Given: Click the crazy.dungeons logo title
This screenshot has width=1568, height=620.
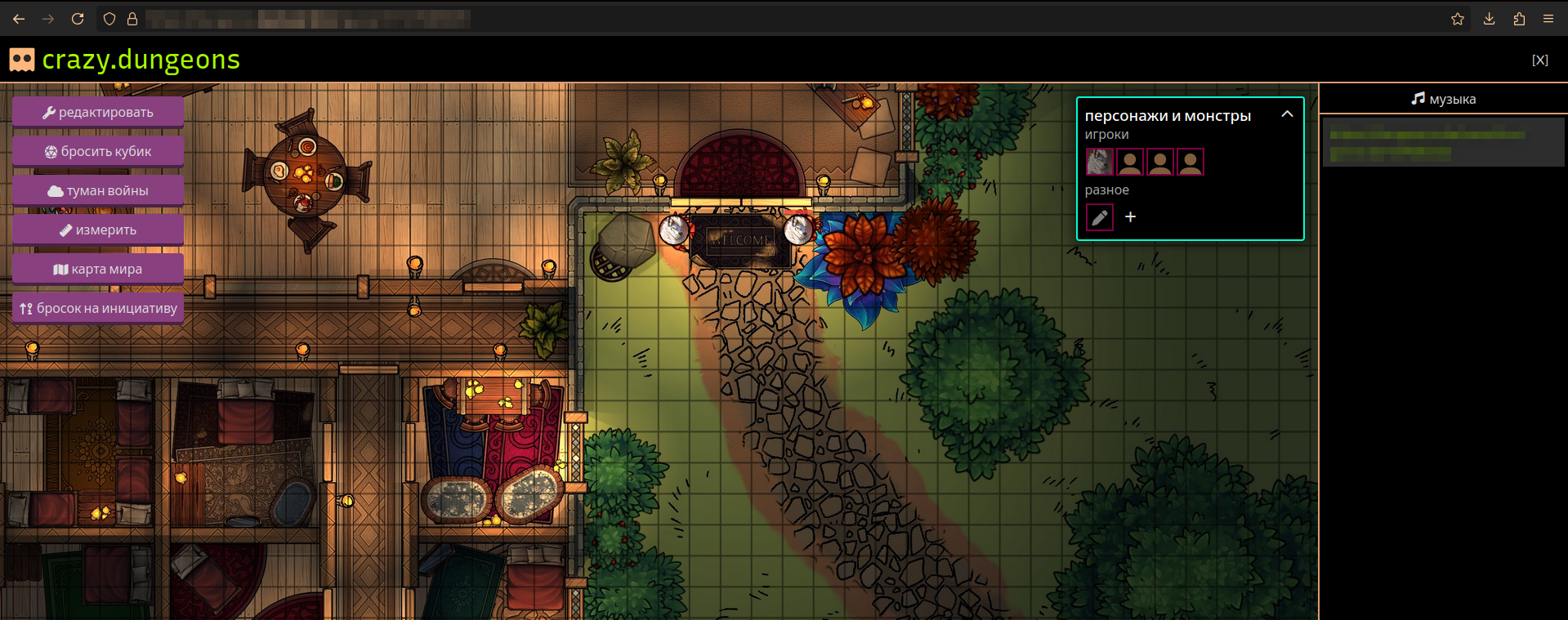Looking at the screenshot, I should tap(141, 60).
